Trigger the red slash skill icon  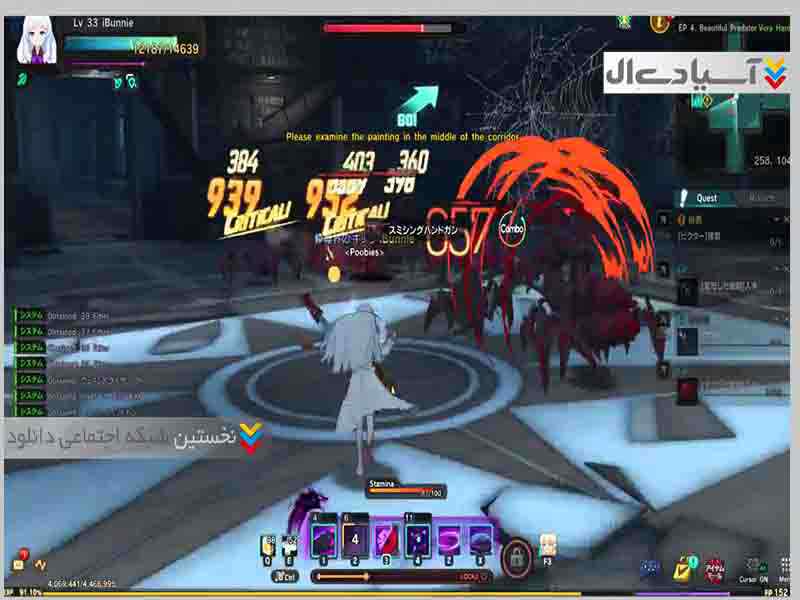[388, 541]
